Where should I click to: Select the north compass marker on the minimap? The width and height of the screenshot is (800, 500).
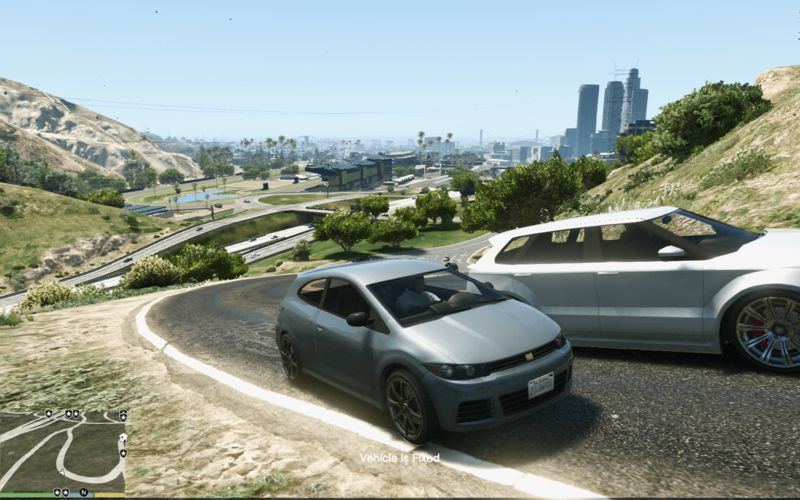click(x=84, y=492)
